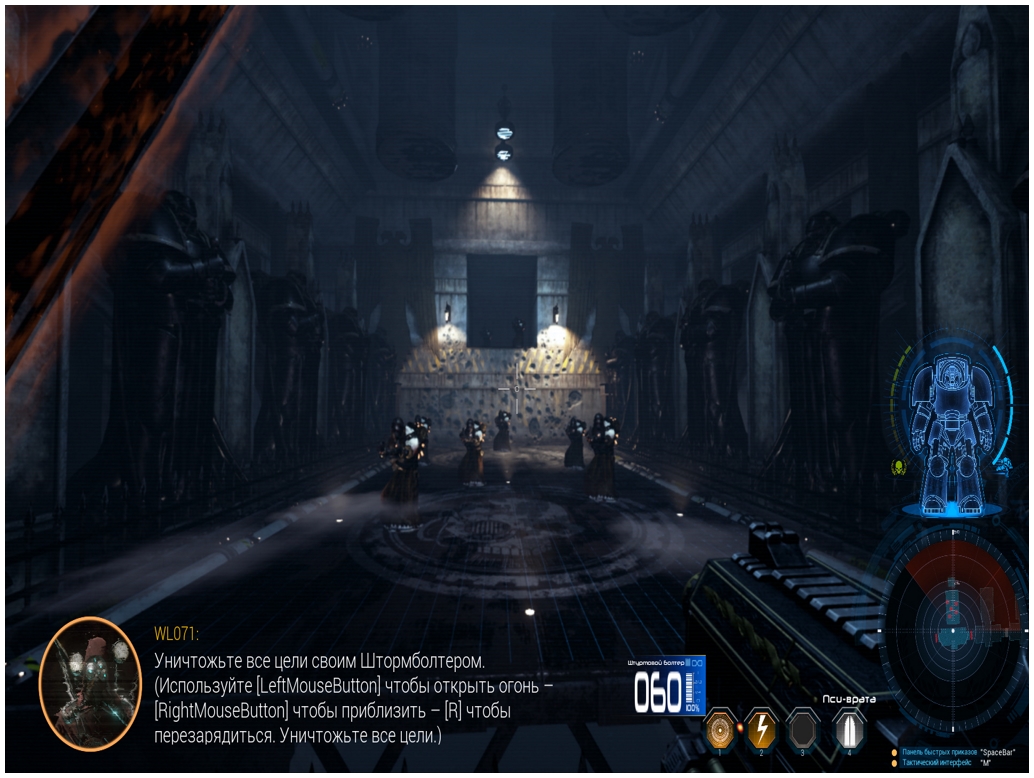The width and height of the screenshot is (1034, 778).
Task: Click the yellow skull icon beside the armor display
Action: point(898,467)
